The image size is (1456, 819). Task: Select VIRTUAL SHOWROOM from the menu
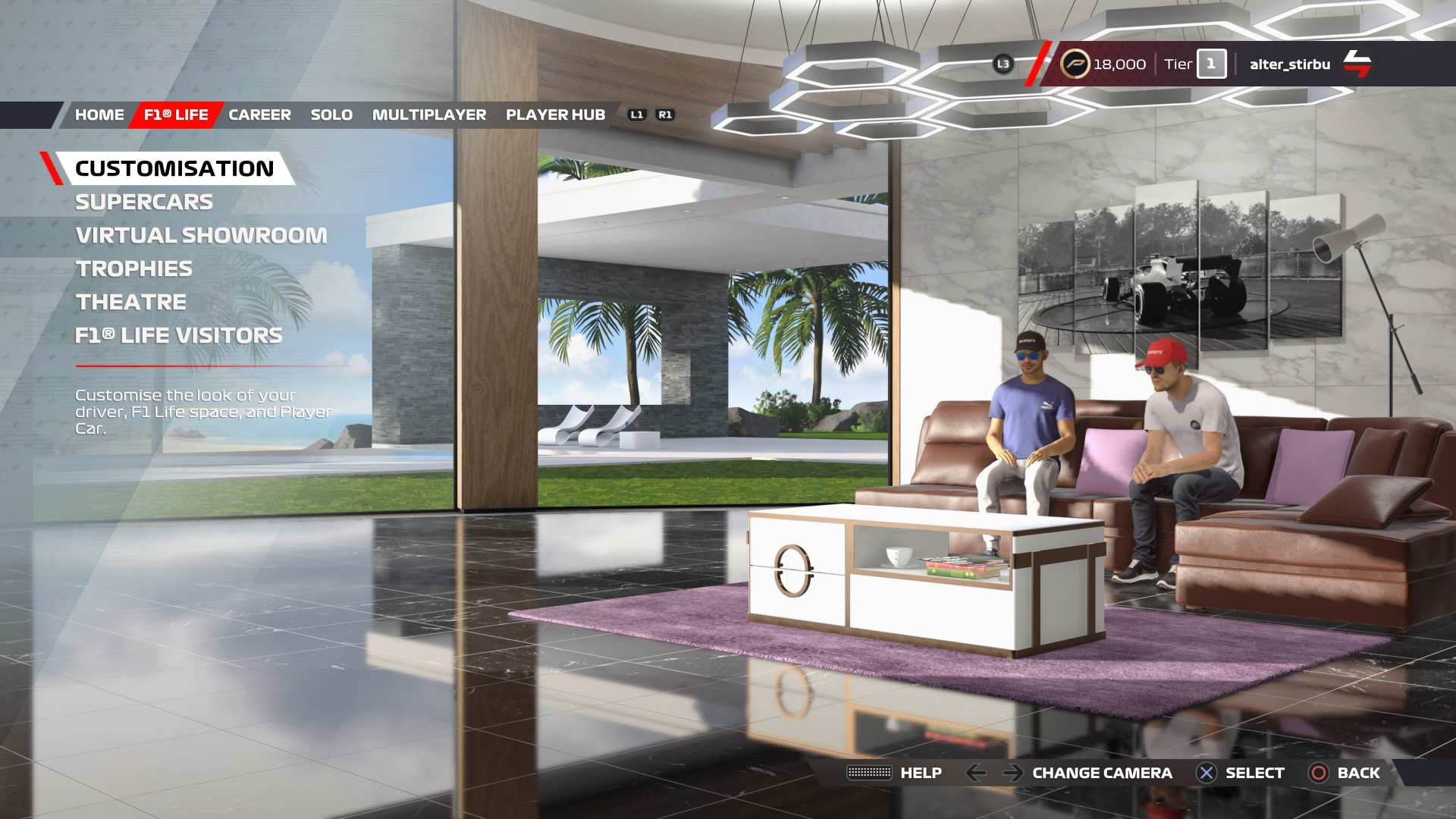[x=201, y=236]
